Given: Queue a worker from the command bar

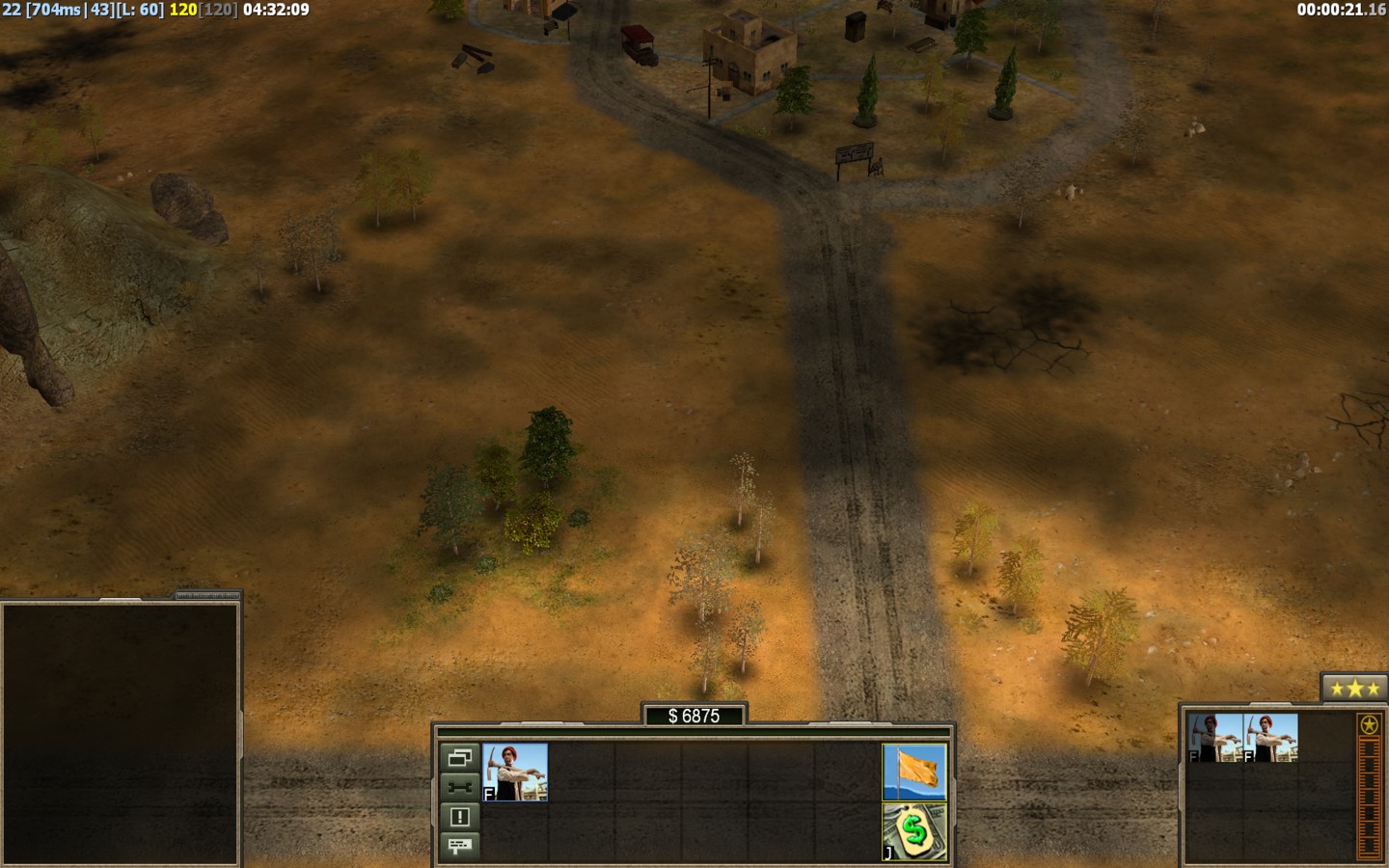Looking at the screenshot, I should coord(515,772).
